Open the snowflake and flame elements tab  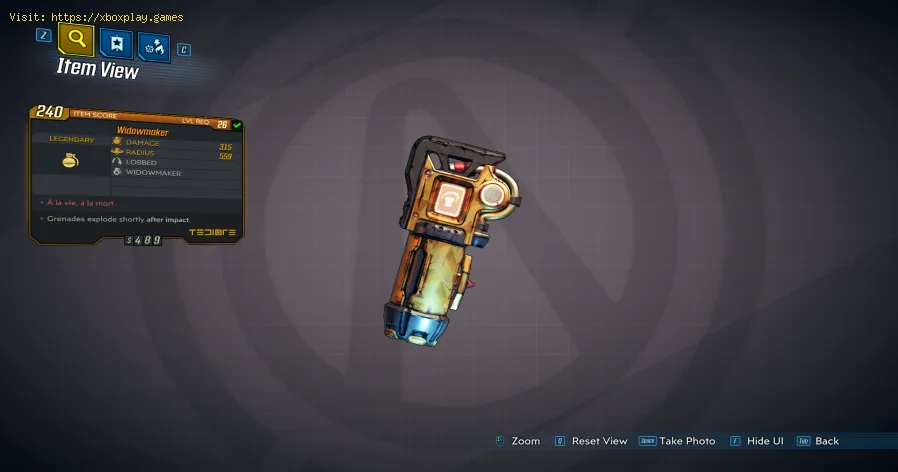pyautogui.click(x=154, y=46)
